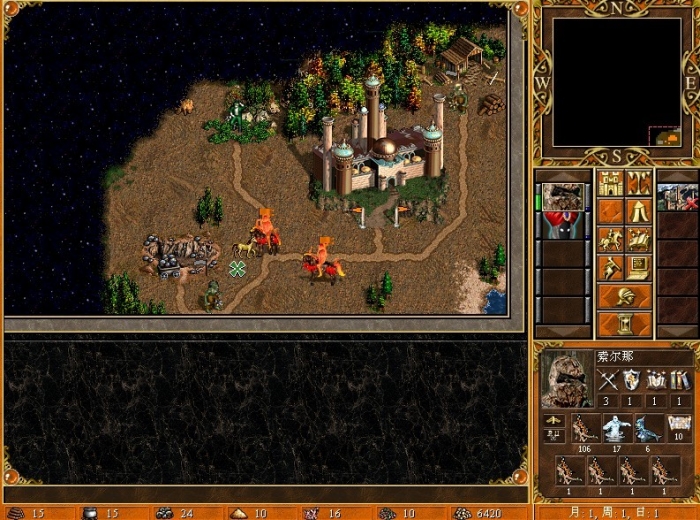Viewport: 700px width, 520px height.
Task: Click the tent sleep/wake hero button
Action: click(639, 212)
